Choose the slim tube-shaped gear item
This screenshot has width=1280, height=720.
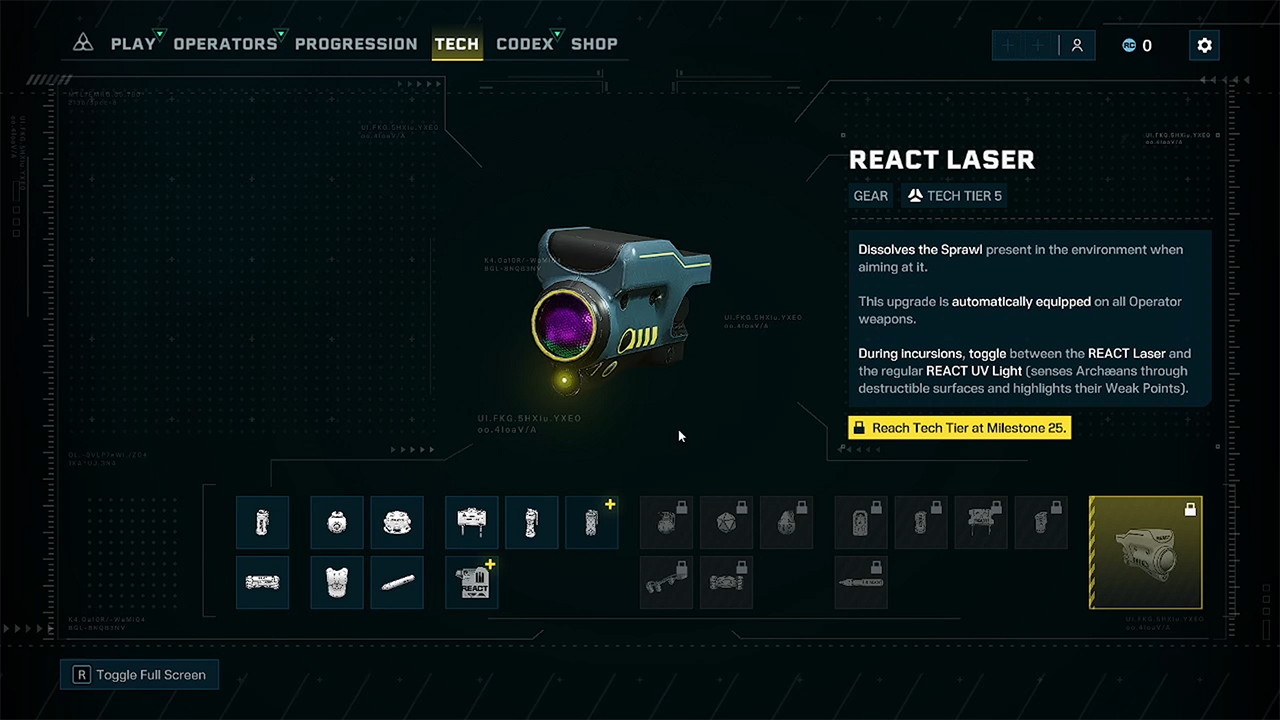click(x=396, y=582)
